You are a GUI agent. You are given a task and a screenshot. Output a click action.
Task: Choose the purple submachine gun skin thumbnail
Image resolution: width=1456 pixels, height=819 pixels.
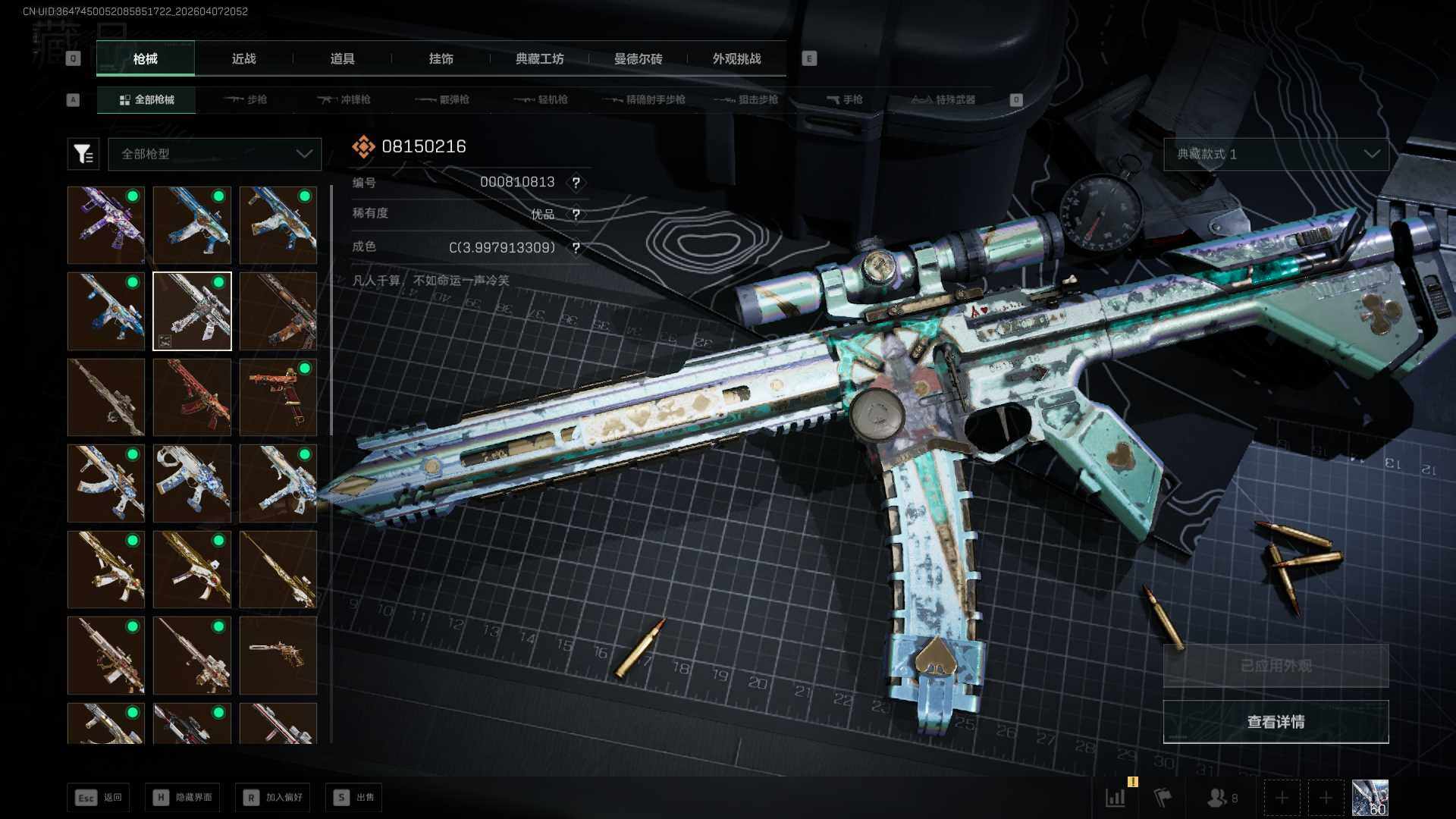(x=106, y=225)
